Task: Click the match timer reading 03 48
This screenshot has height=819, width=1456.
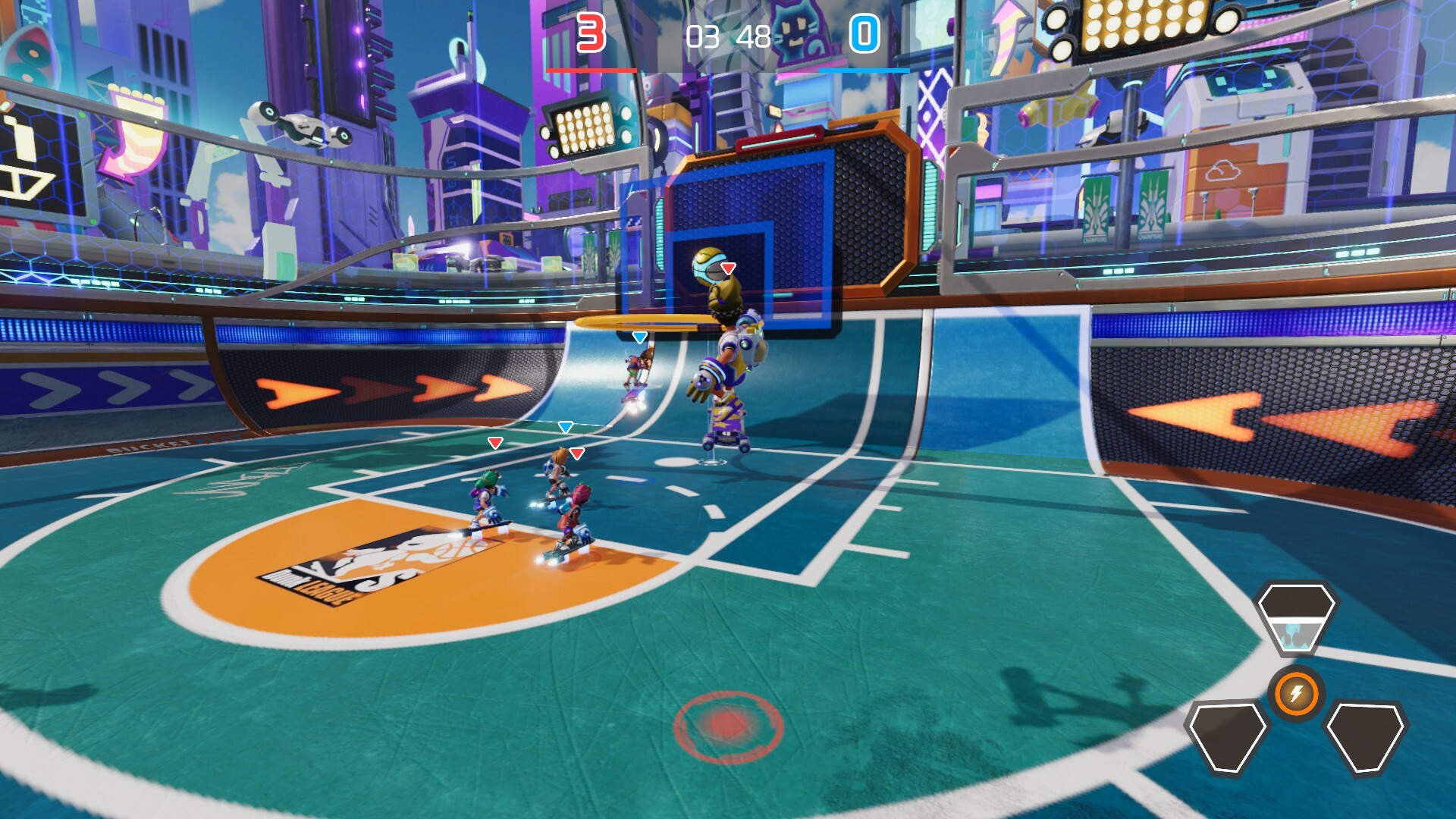Action: [726, 35]
